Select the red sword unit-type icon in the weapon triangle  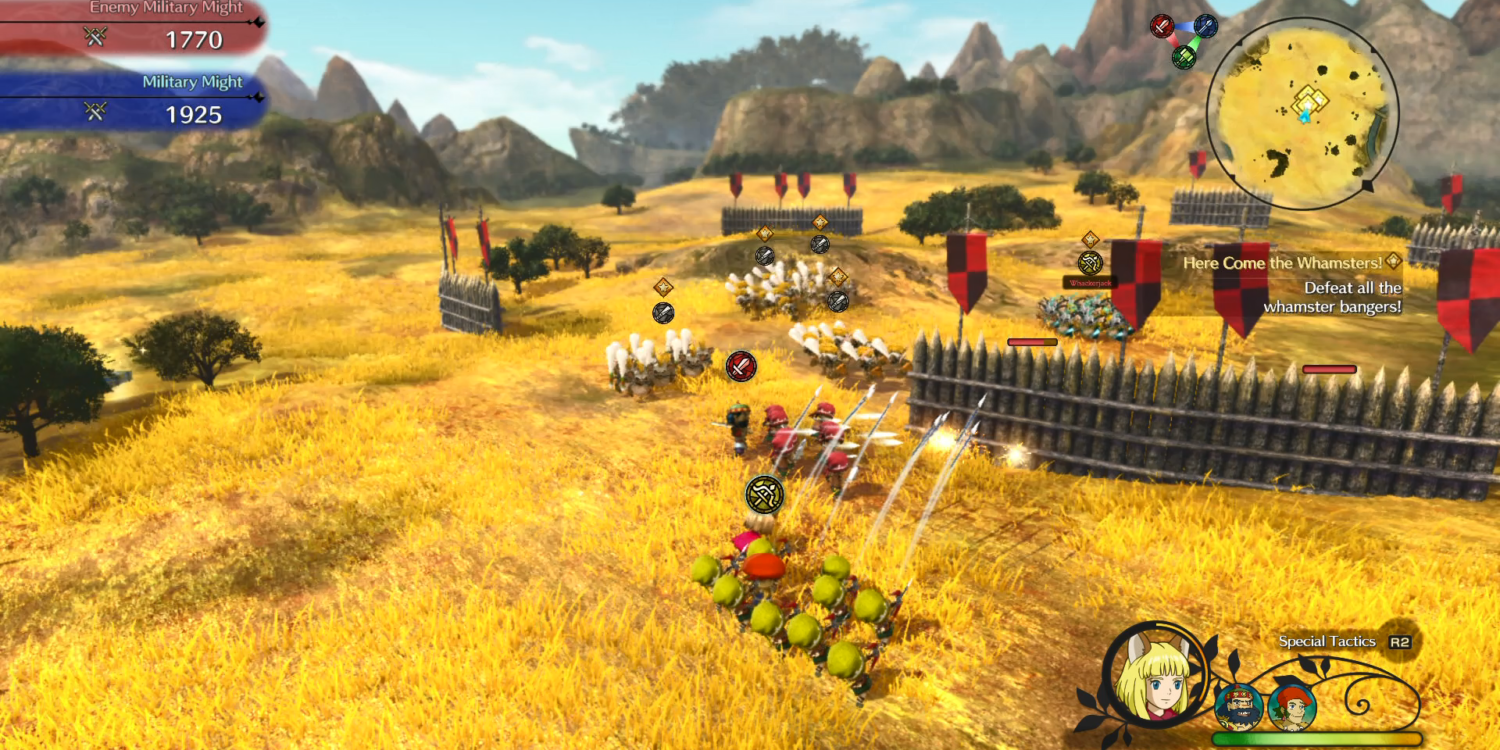[x=1162, y=26]
